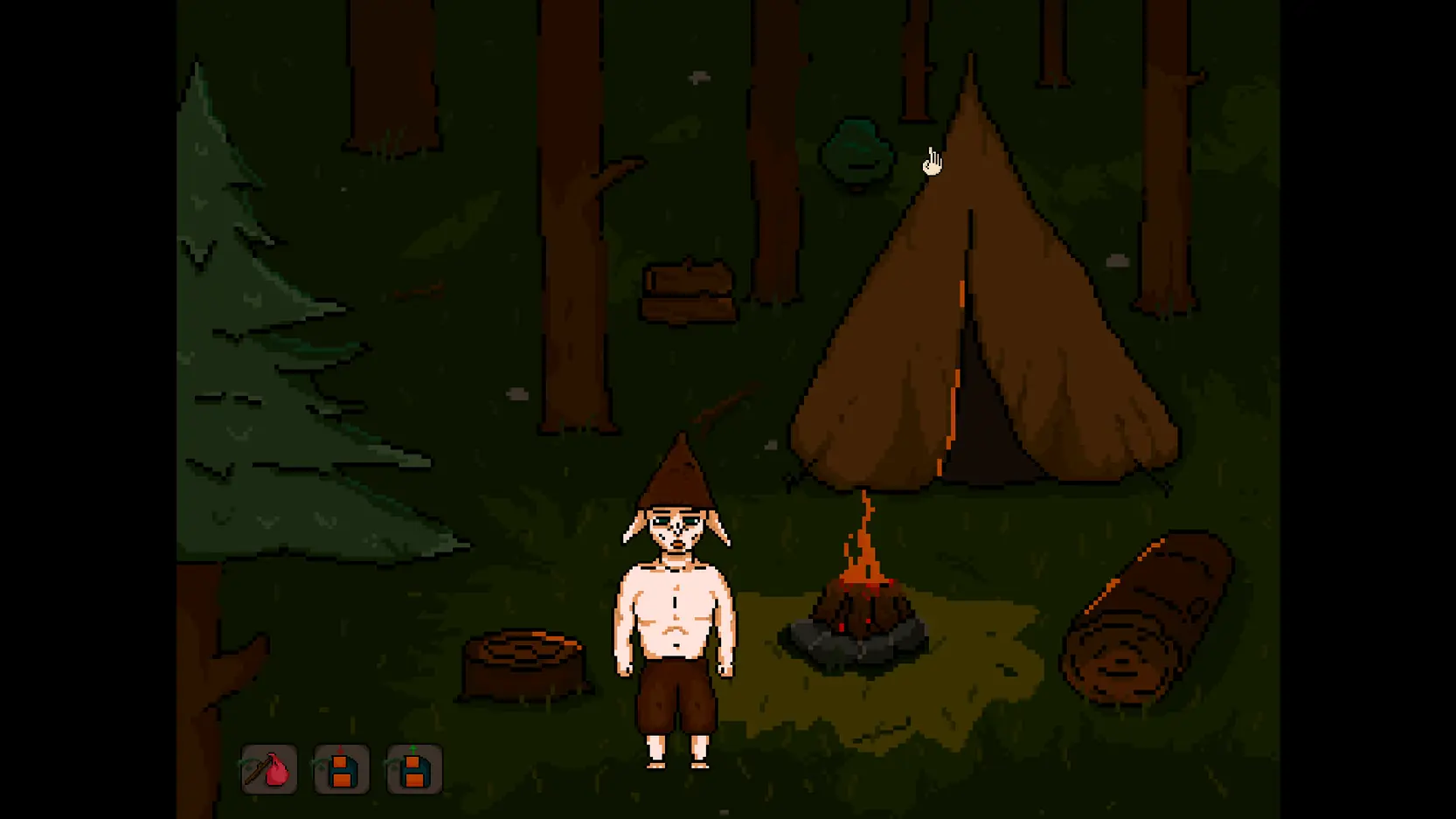Click the floppy disk with green up arrow

(414, 769)
